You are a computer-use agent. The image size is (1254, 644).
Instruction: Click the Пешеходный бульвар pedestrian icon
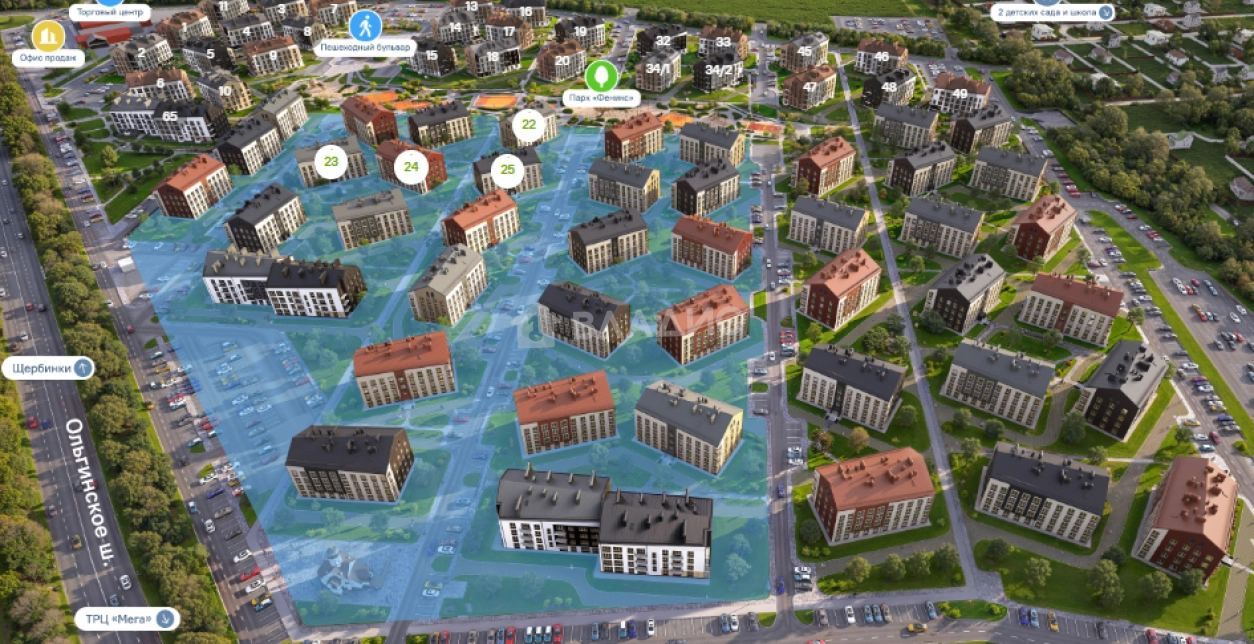tap(365, 24)
